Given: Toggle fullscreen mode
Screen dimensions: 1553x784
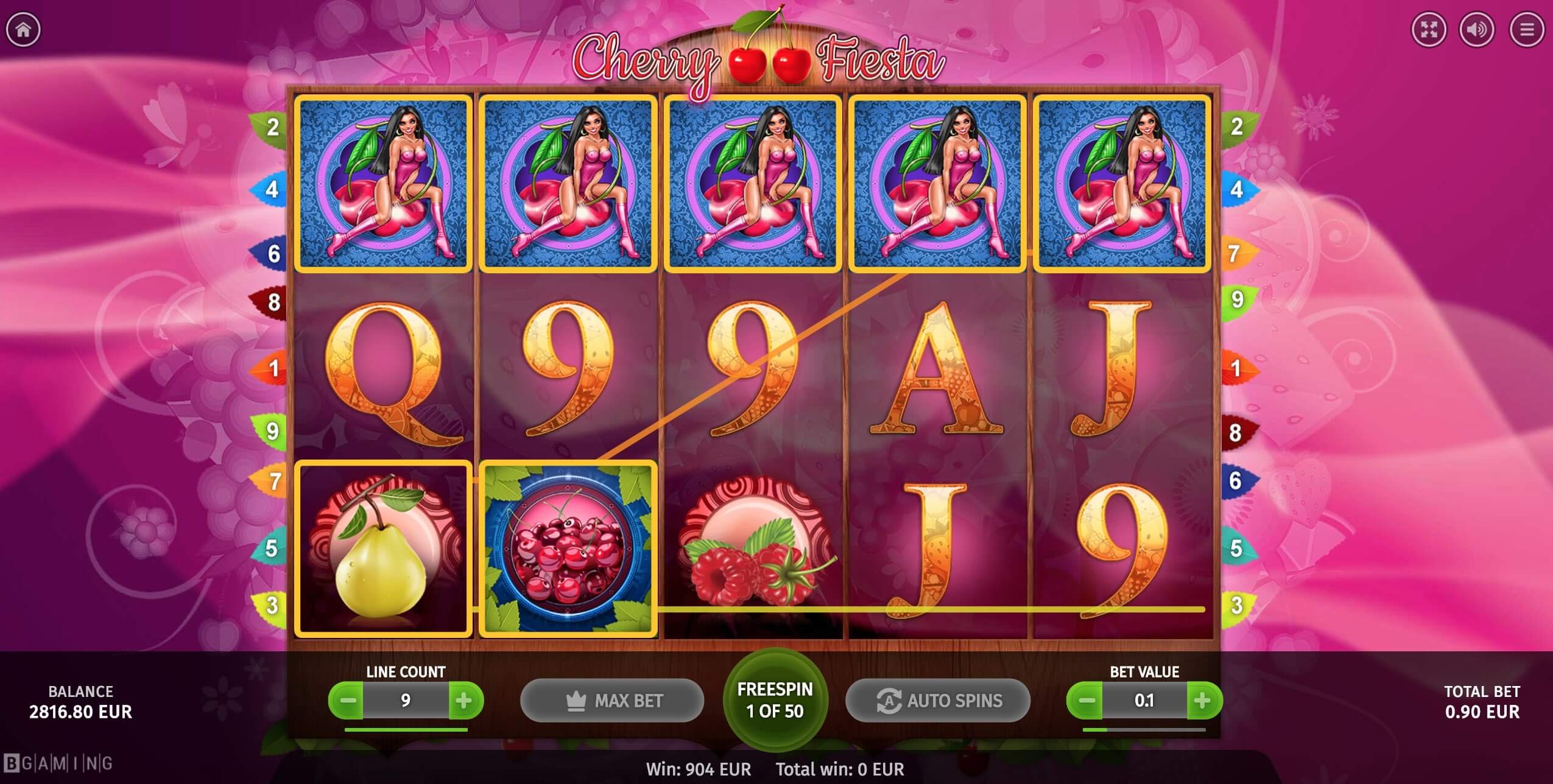Looking at the screenshot, I should pos(1429,29).
